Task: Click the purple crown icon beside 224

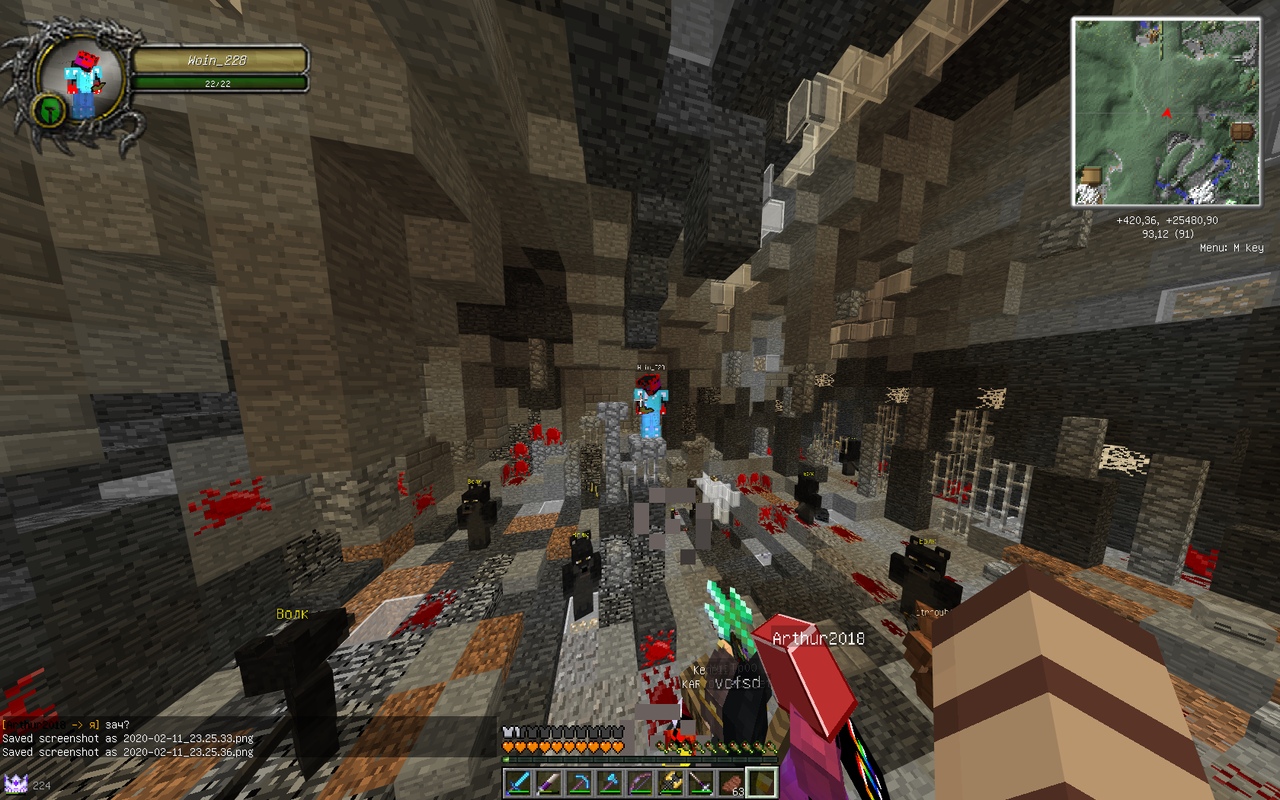Action: (15, 784)
